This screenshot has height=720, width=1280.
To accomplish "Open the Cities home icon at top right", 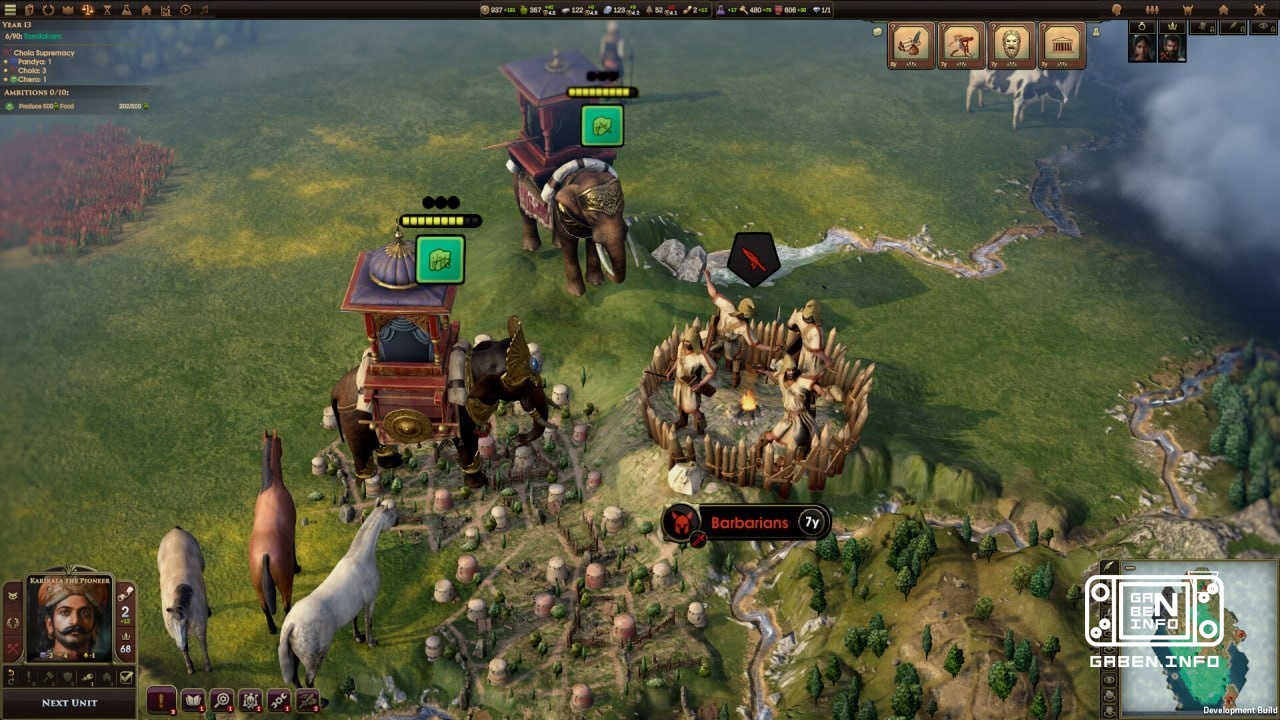I will pos(1224,9).
